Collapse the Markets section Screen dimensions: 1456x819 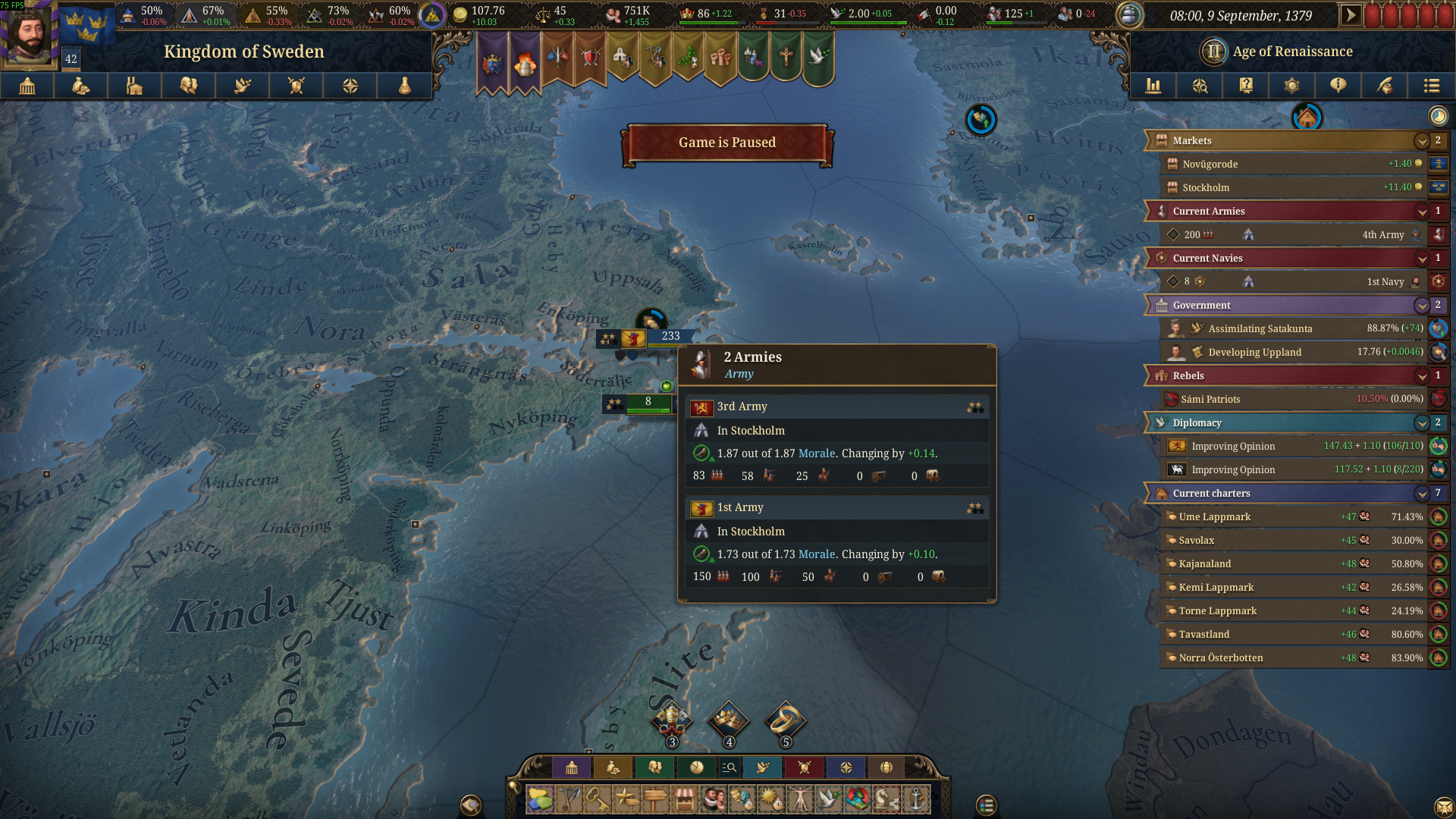[x=1422, y=140]
